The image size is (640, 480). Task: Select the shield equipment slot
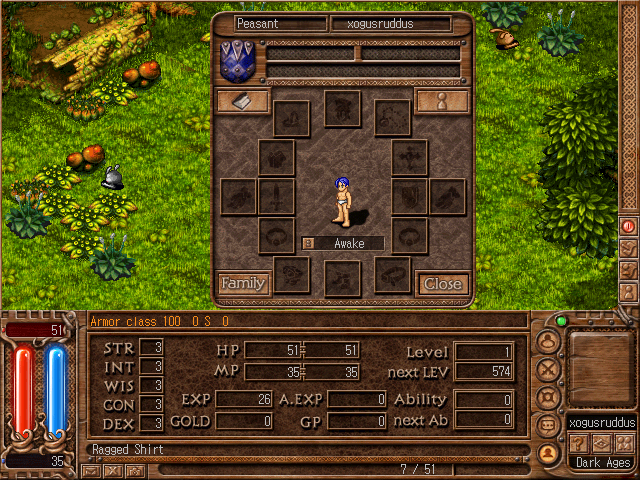pyautogui.click(x=409, y=196)
